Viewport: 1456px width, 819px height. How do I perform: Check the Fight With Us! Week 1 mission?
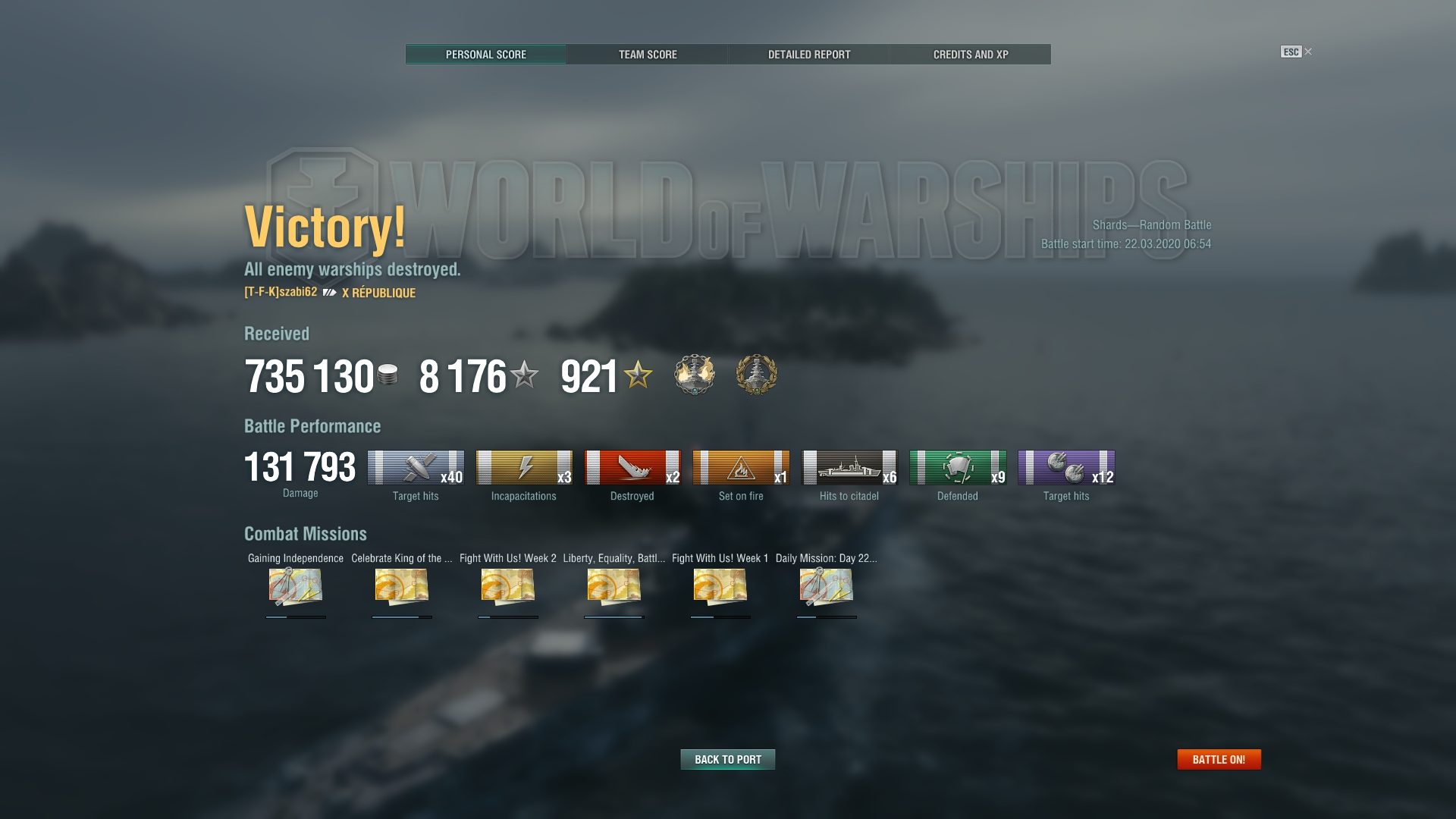[x=720, y=586]
